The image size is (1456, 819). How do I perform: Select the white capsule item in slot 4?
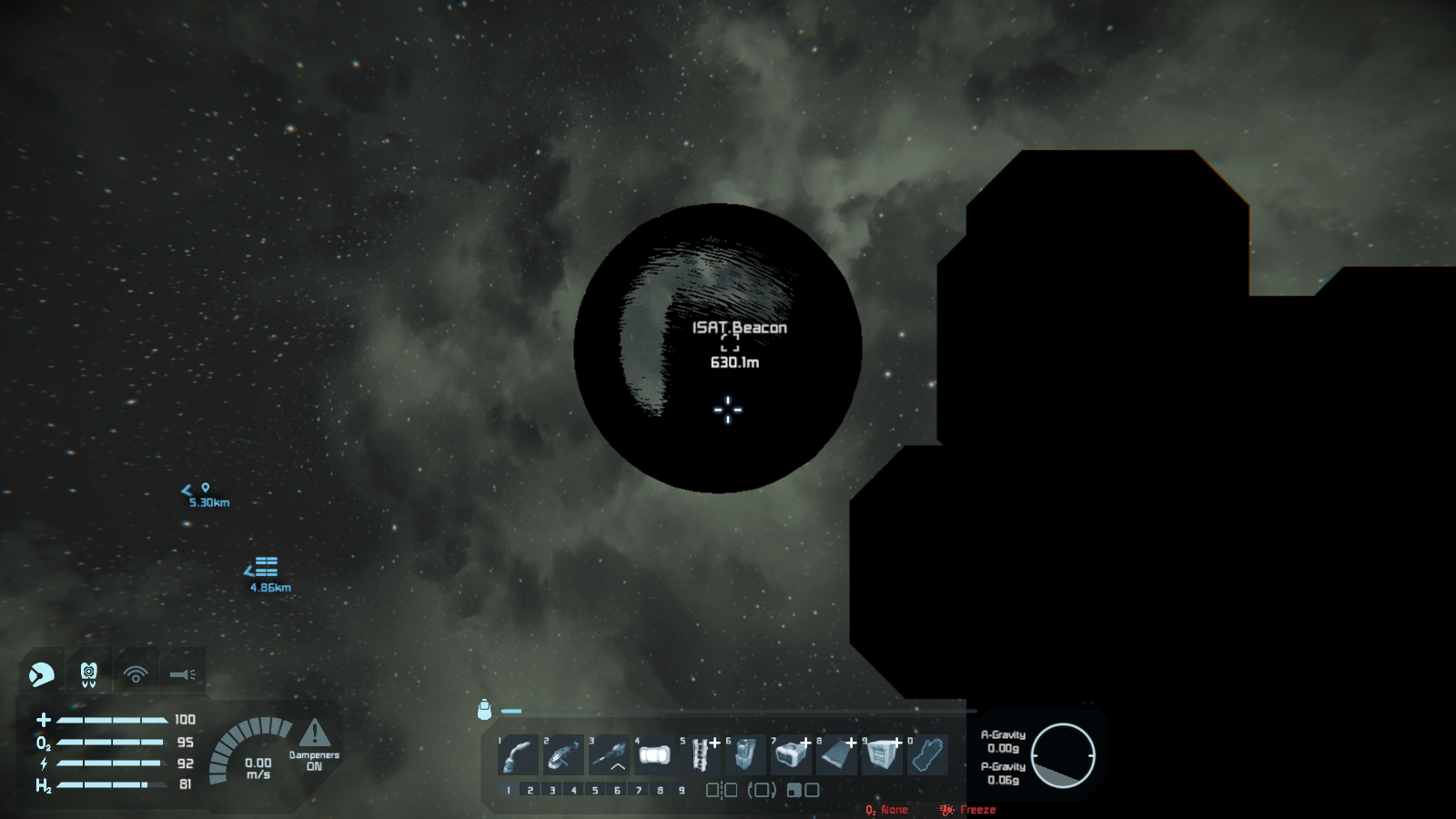(x=654, y=755)
